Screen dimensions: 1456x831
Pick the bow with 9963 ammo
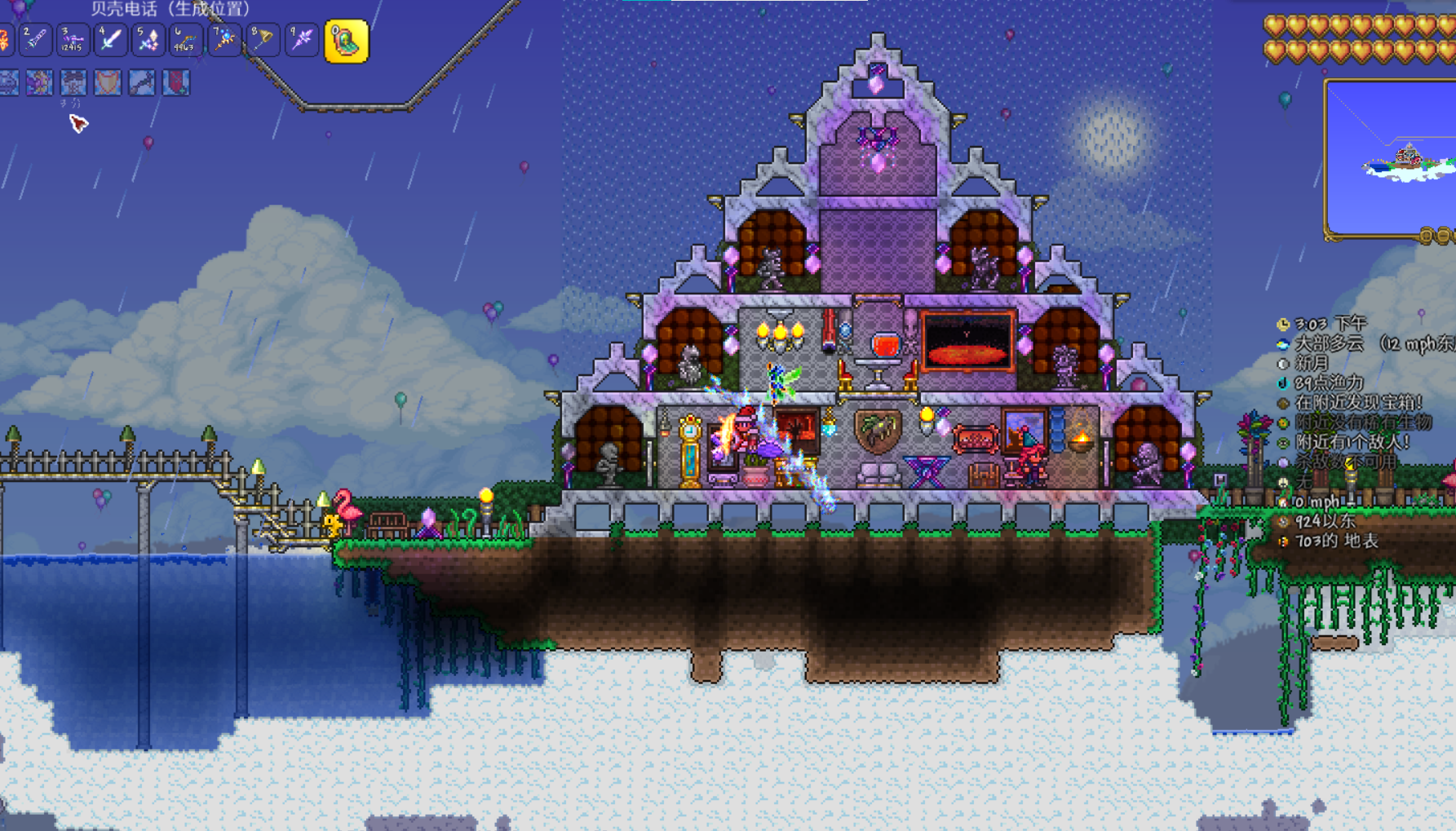[x=186, y=39]
